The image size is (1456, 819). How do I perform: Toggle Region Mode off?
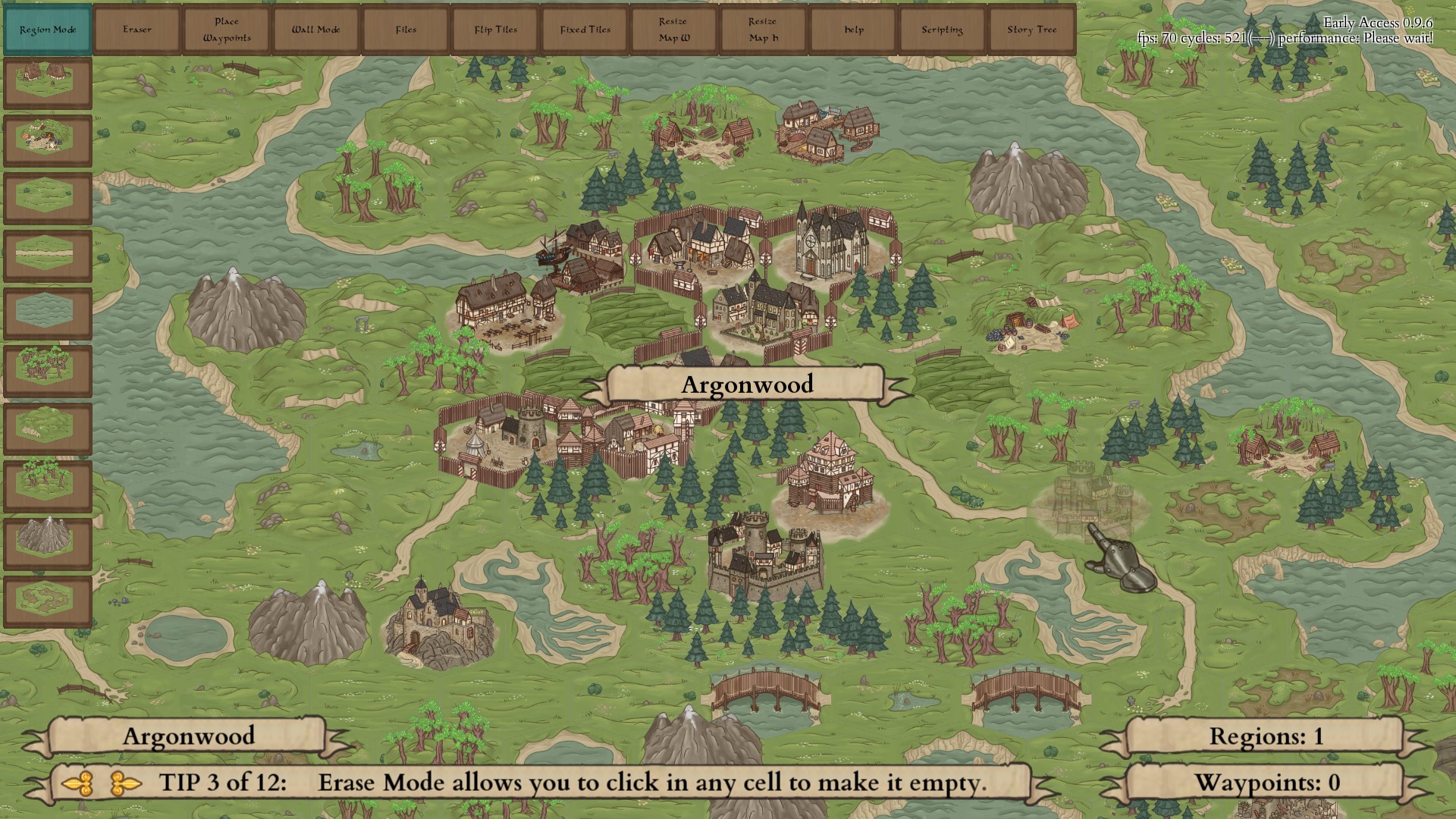click(x=48, y=30)
